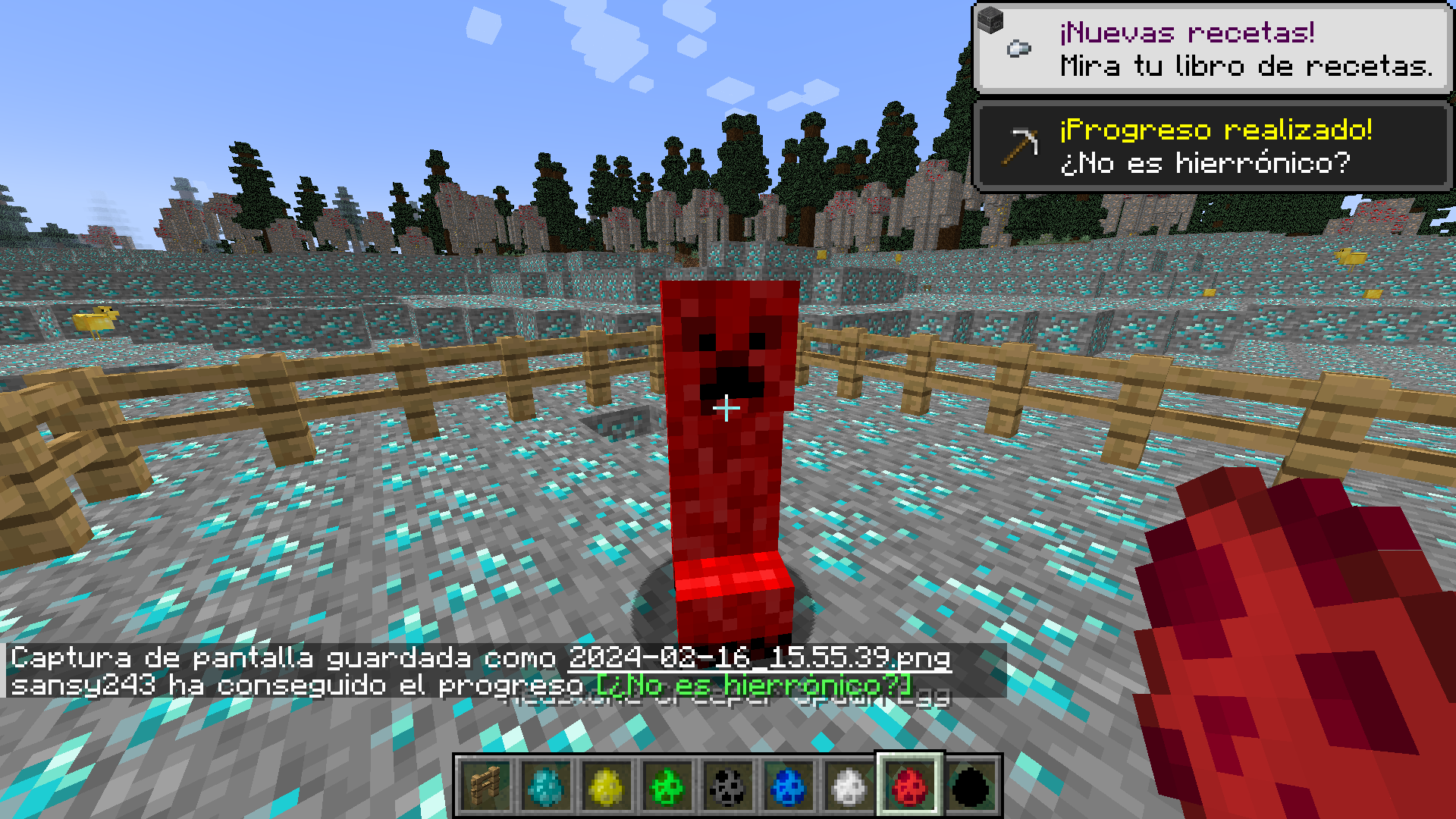Click the crosshair at screen center
Viewport: 1456px width, 819px height.
726,409
